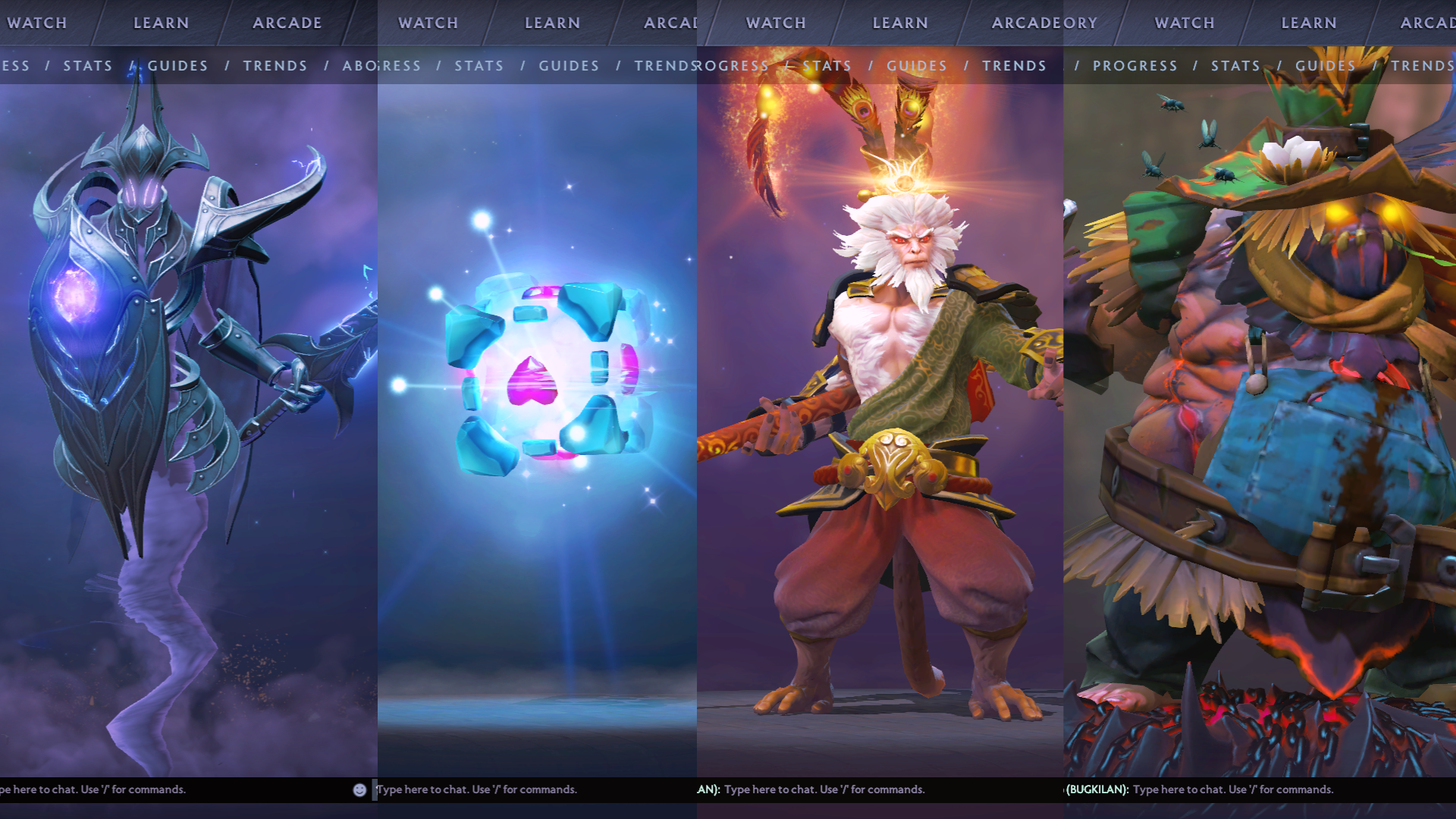Image resolution: width=1456 pixels, height=819 pixels.
Task: Click the chat box beneath the crystal cube
Action: [531, 789]
